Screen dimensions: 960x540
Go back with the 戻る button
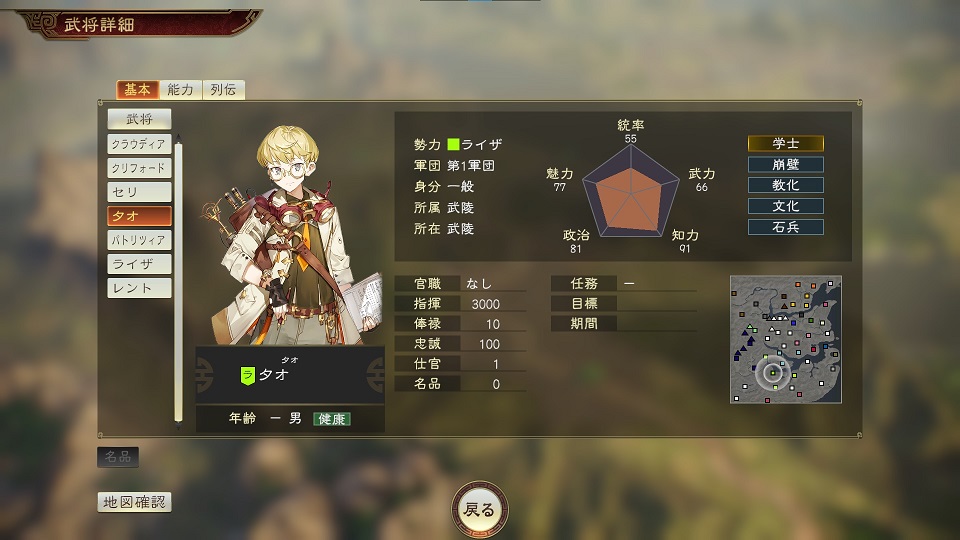[x=480, y=509]
